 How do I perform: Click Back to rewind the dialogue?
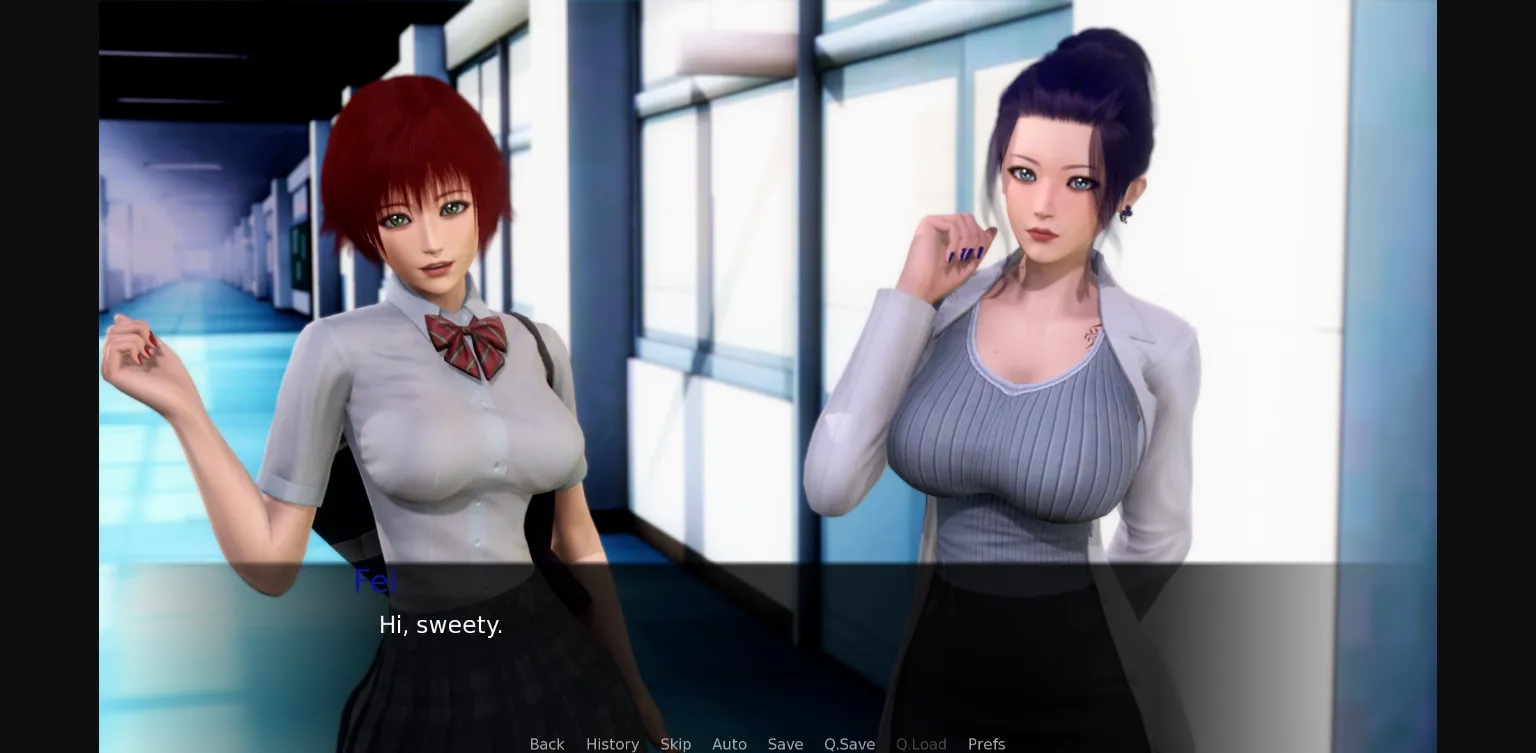pos(547,744)
